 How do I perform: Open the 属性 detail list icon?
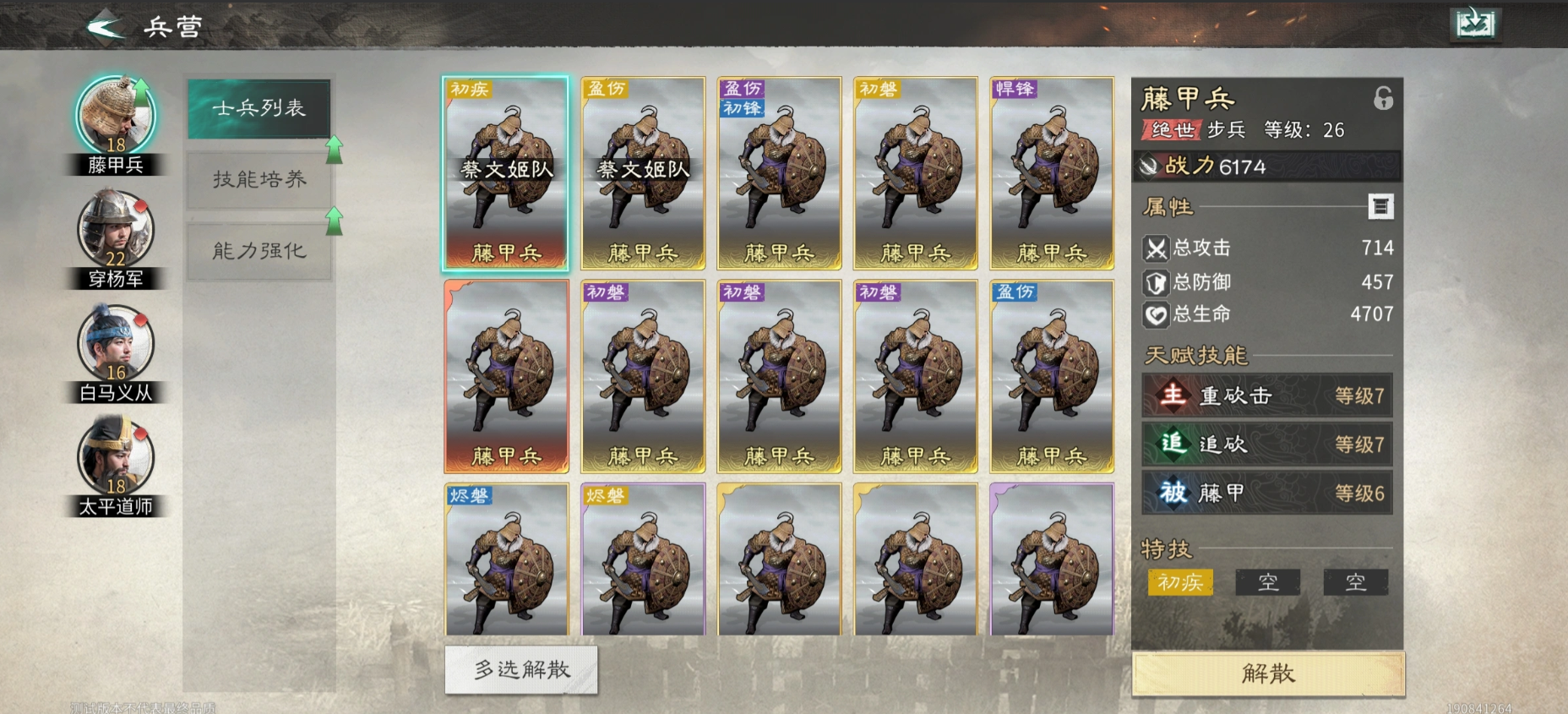1383,204
